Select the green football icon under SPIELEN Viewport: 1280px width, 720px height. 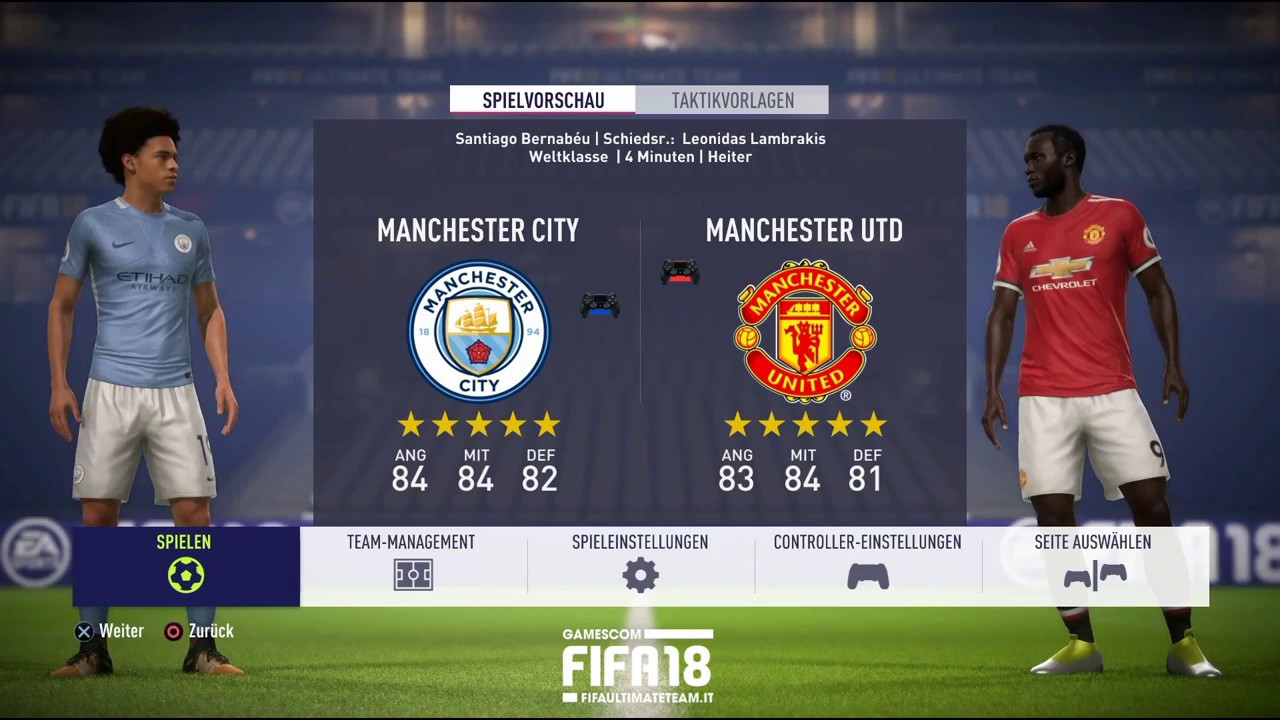tap(183, 575)
